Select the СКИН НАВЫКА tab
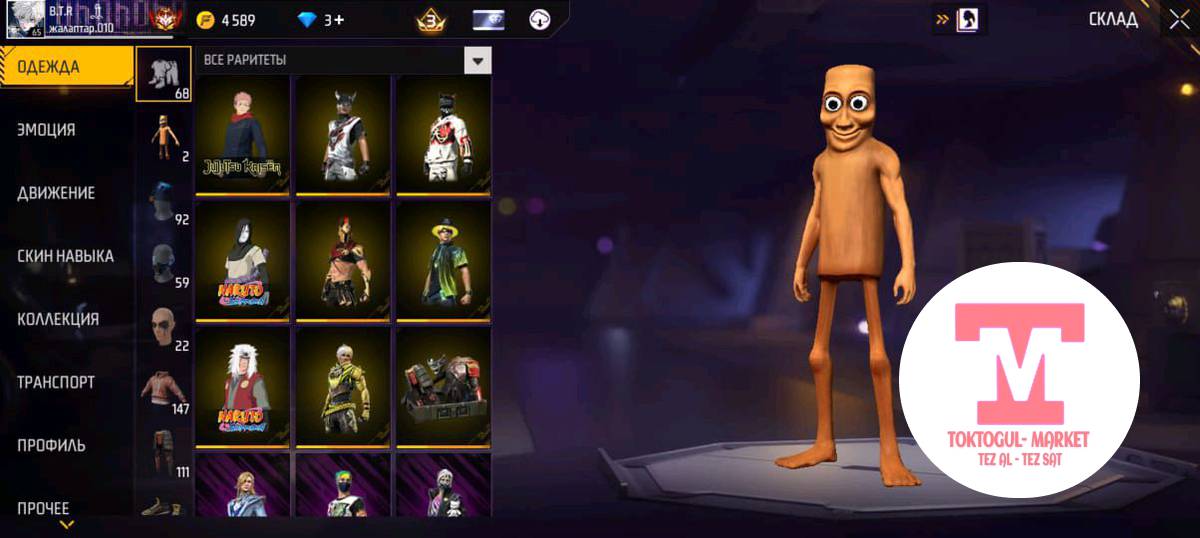The height and width of the screenshot is (538, 1200). coord(65,256)
